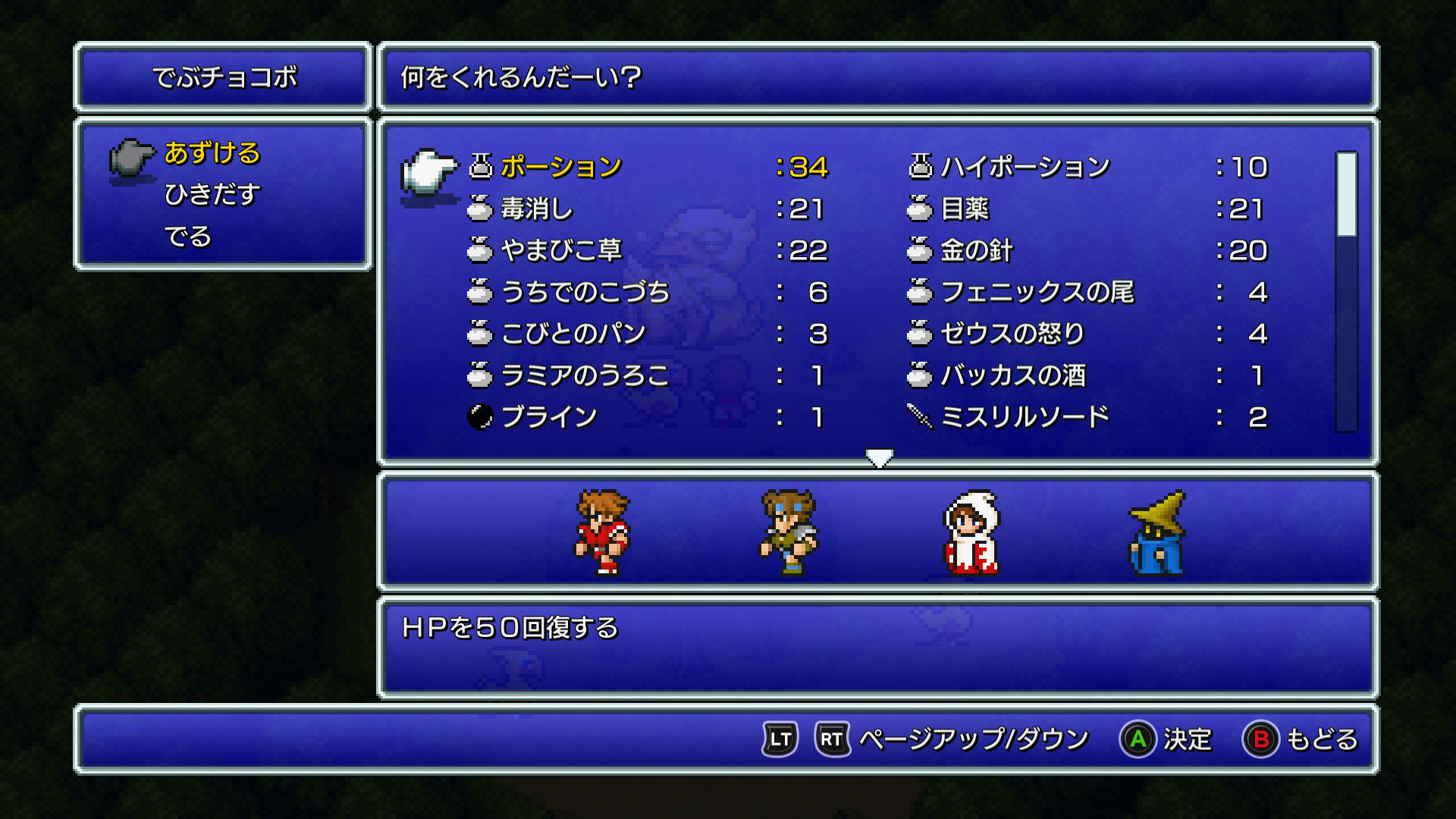This screenshot has width=1456, height=819.
Task: Choose the ブライン magic orb
Action: 549,417
